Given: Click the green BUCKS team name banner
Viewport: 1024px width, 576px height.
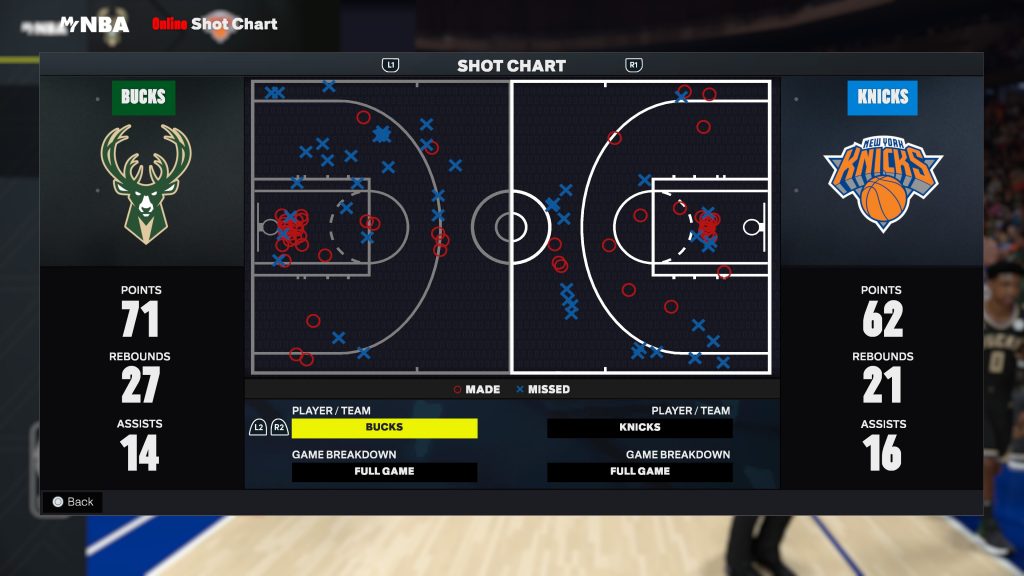Looking at the screenshot, I should point(144,98).
